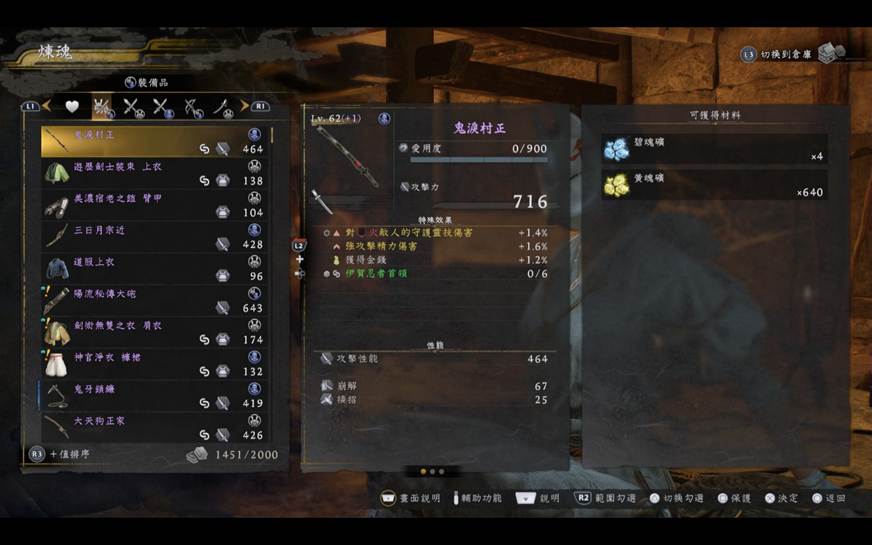Image resolution: width=872 pixels, height=545 pixels.
Task: Open the 碧魂礦 material entry
Action: point(714,149)
